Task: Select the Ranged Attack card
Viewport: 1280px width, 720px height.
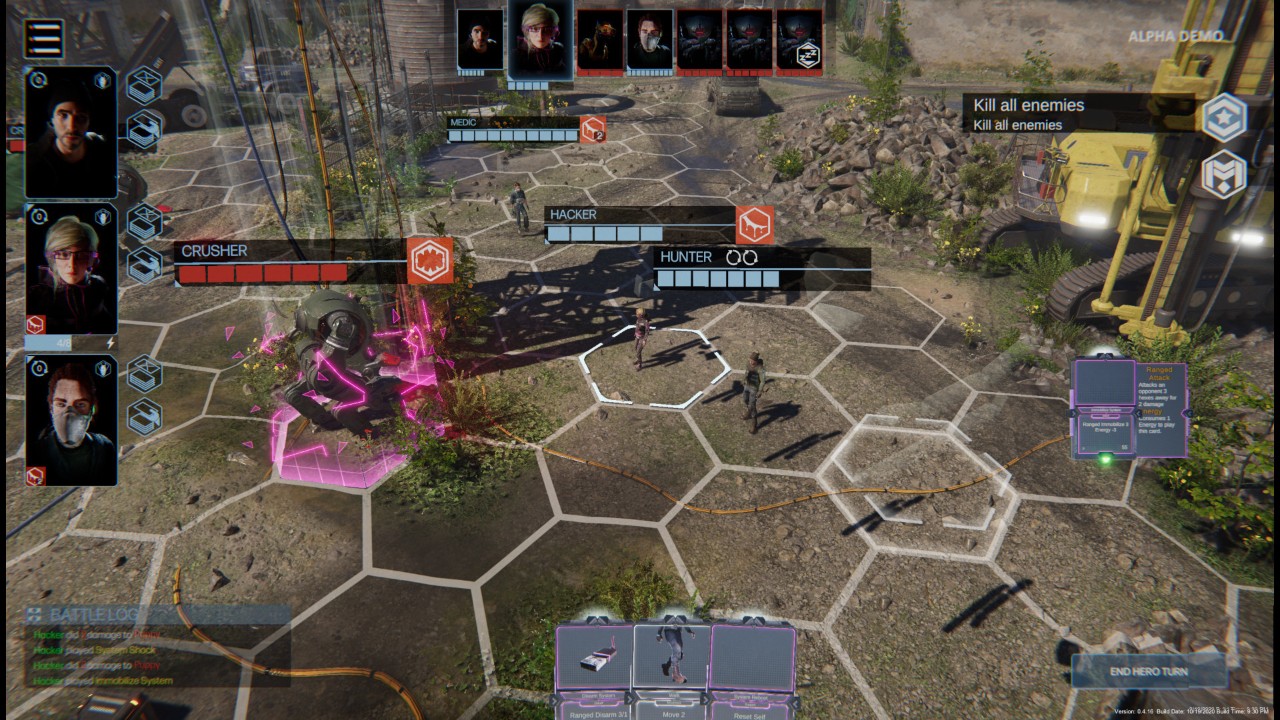Action: (1128, 410)
